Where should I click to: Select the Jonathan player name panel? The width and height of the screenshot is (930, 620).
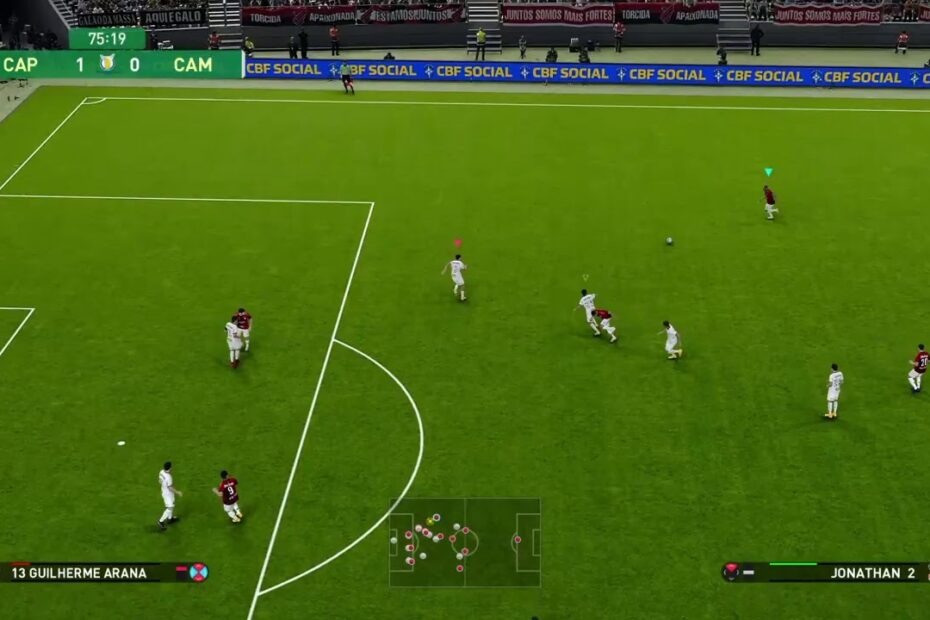click(x=825, y=573)
